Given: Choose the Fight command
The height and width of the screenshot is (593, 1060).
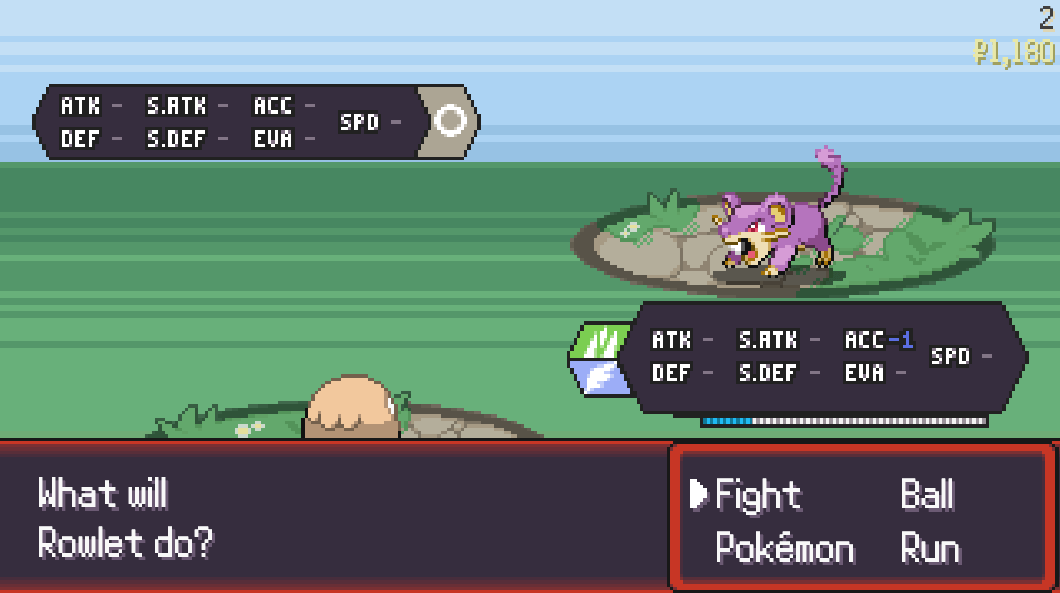Looking at the screenshot, I should pyautogui.click(x=758, y=495).
